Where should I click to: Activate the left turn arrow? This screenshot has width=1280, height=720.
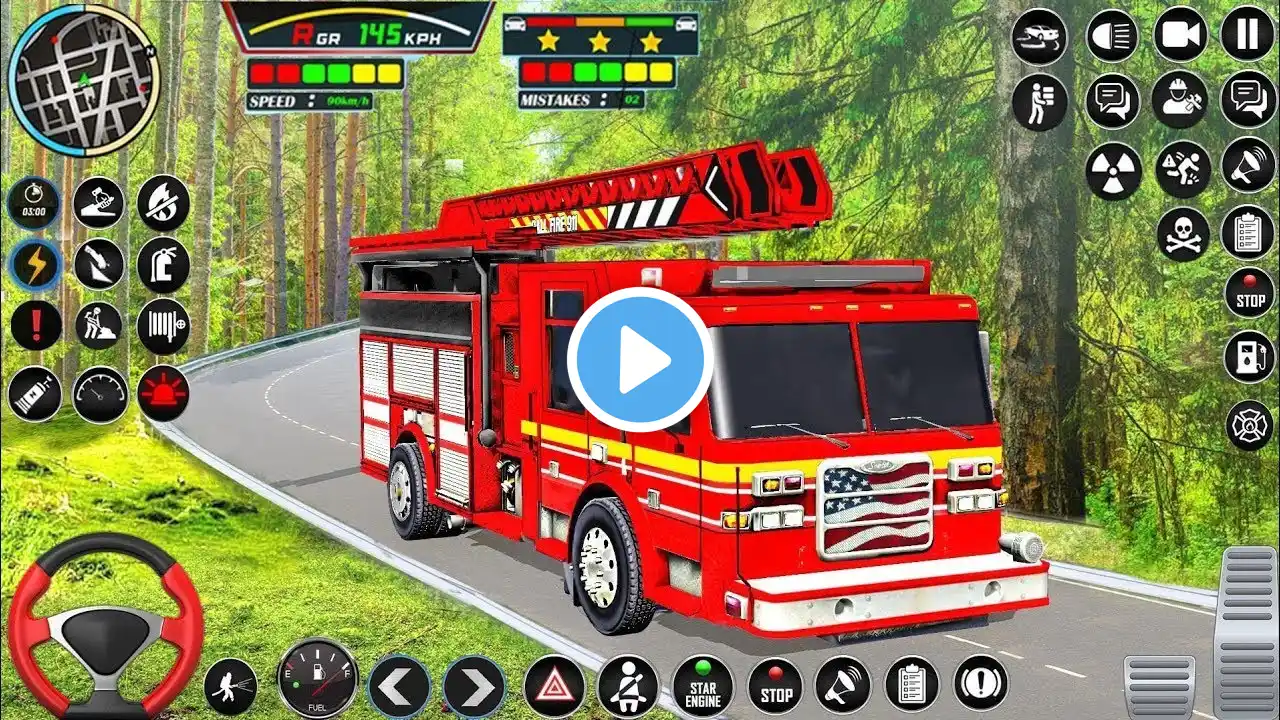coord(399,686)
